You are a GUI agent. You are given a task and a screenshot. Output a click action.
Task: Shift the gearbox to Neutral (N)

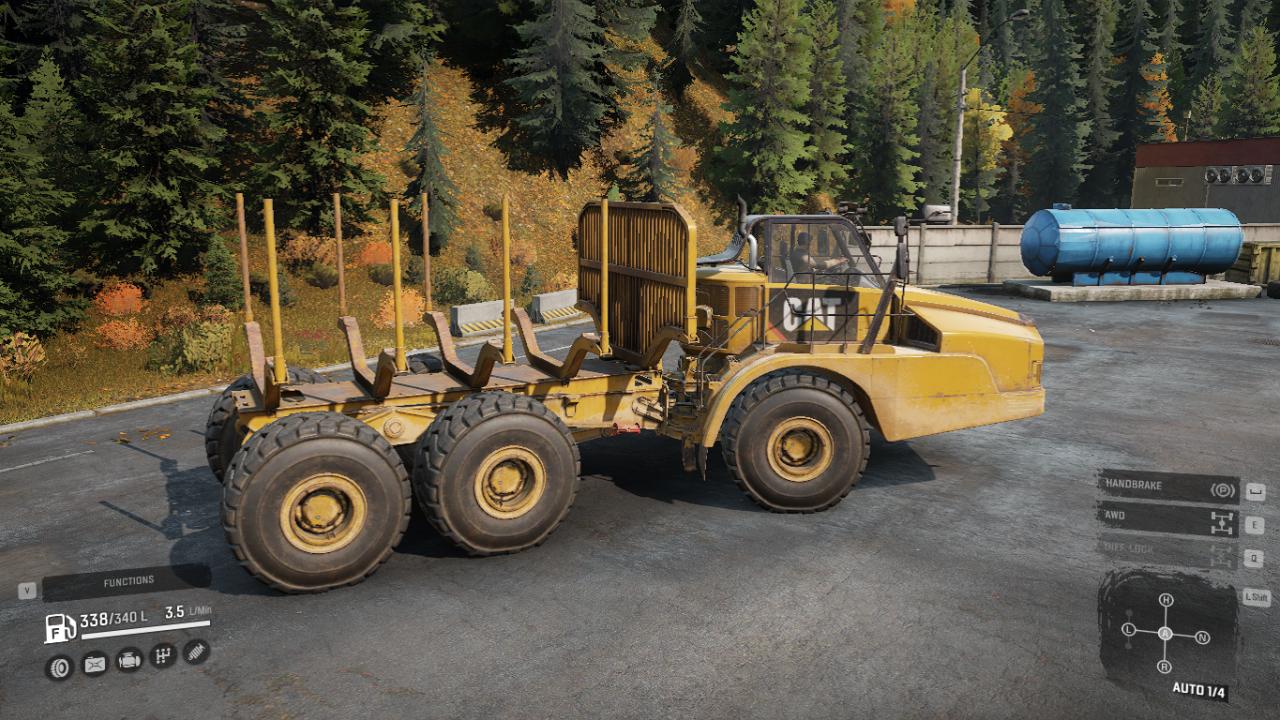click(x=1202, y=636)
